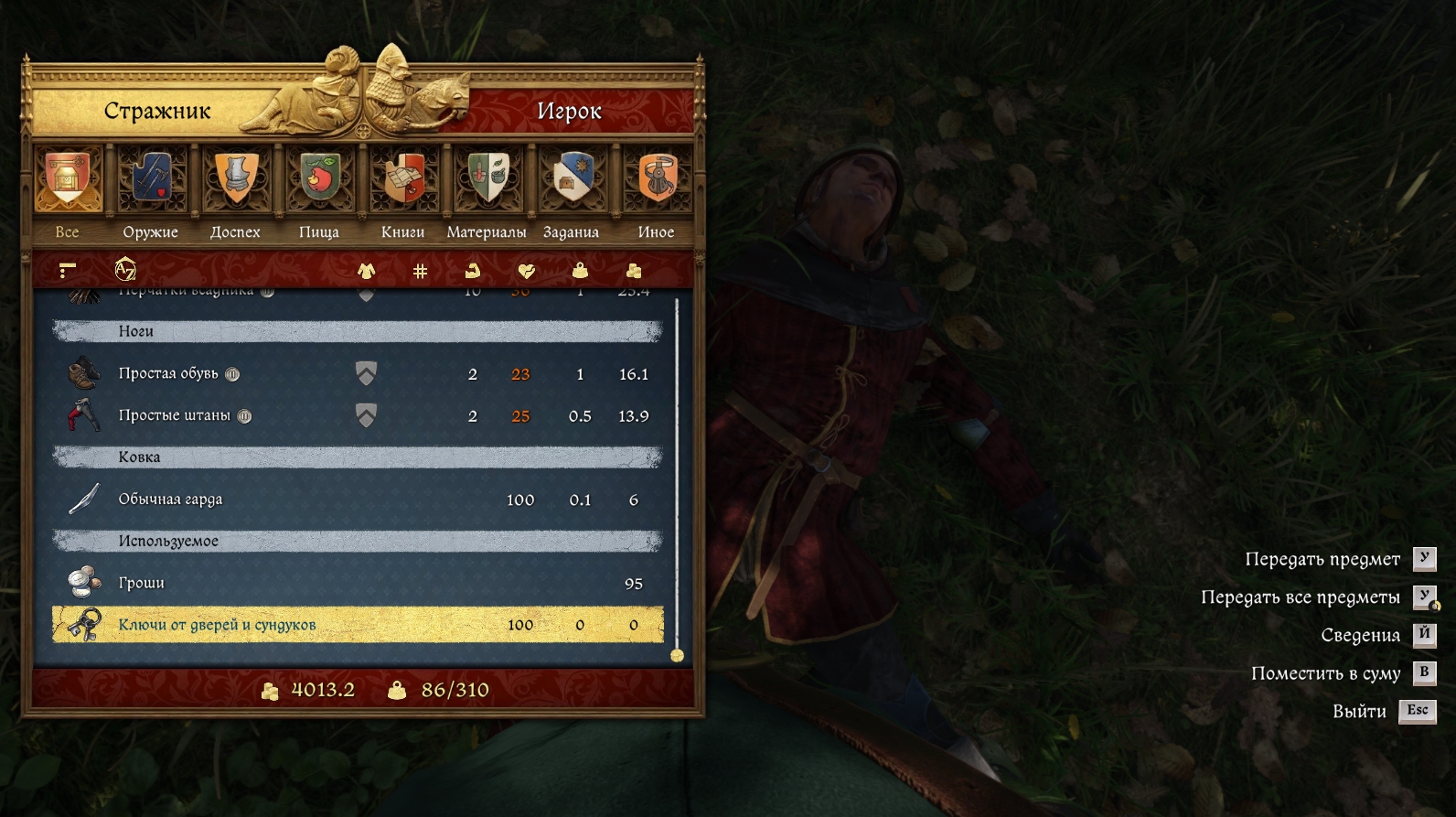Sort the list by weight column icon

point(580,270)
